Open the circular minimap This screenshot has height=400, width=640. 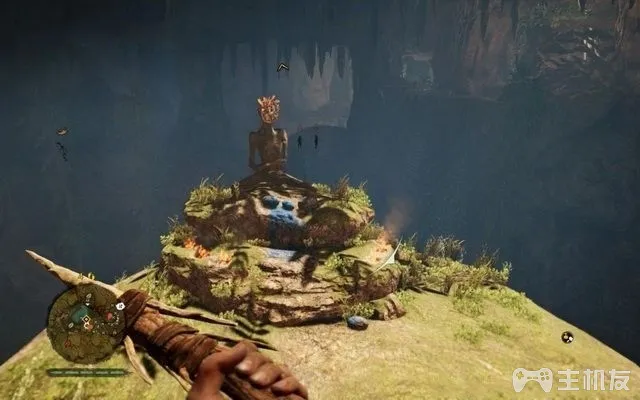point(87,323)
